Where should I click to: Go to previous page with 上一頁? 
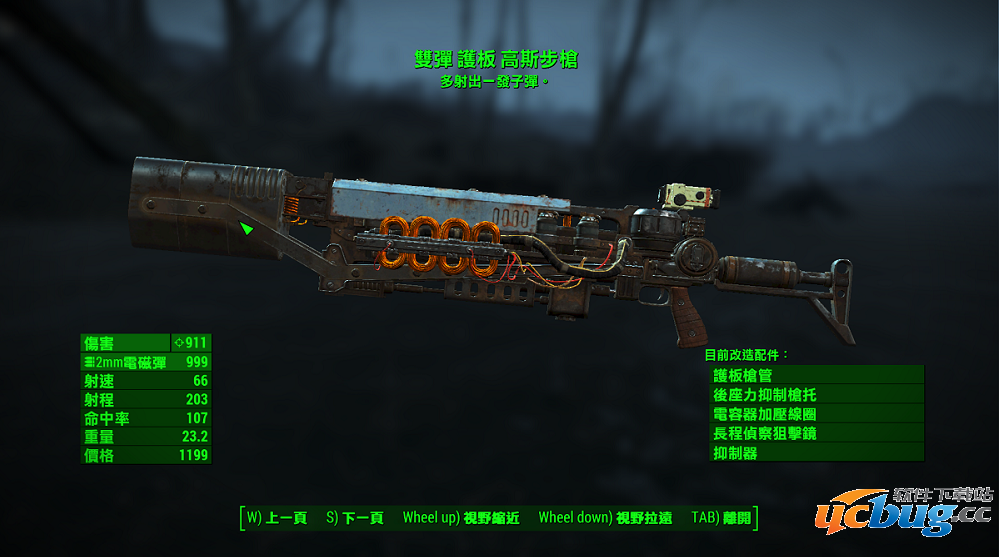coord(276,518)
